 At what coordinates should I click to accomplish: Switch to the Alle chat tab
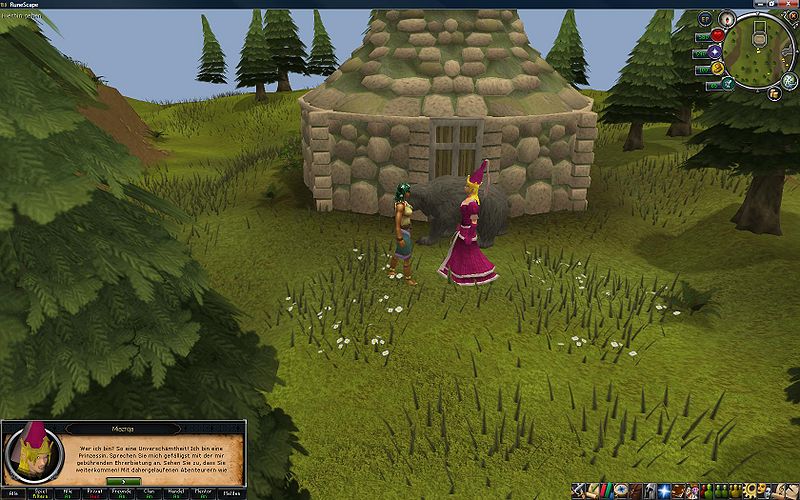point(15,493)
